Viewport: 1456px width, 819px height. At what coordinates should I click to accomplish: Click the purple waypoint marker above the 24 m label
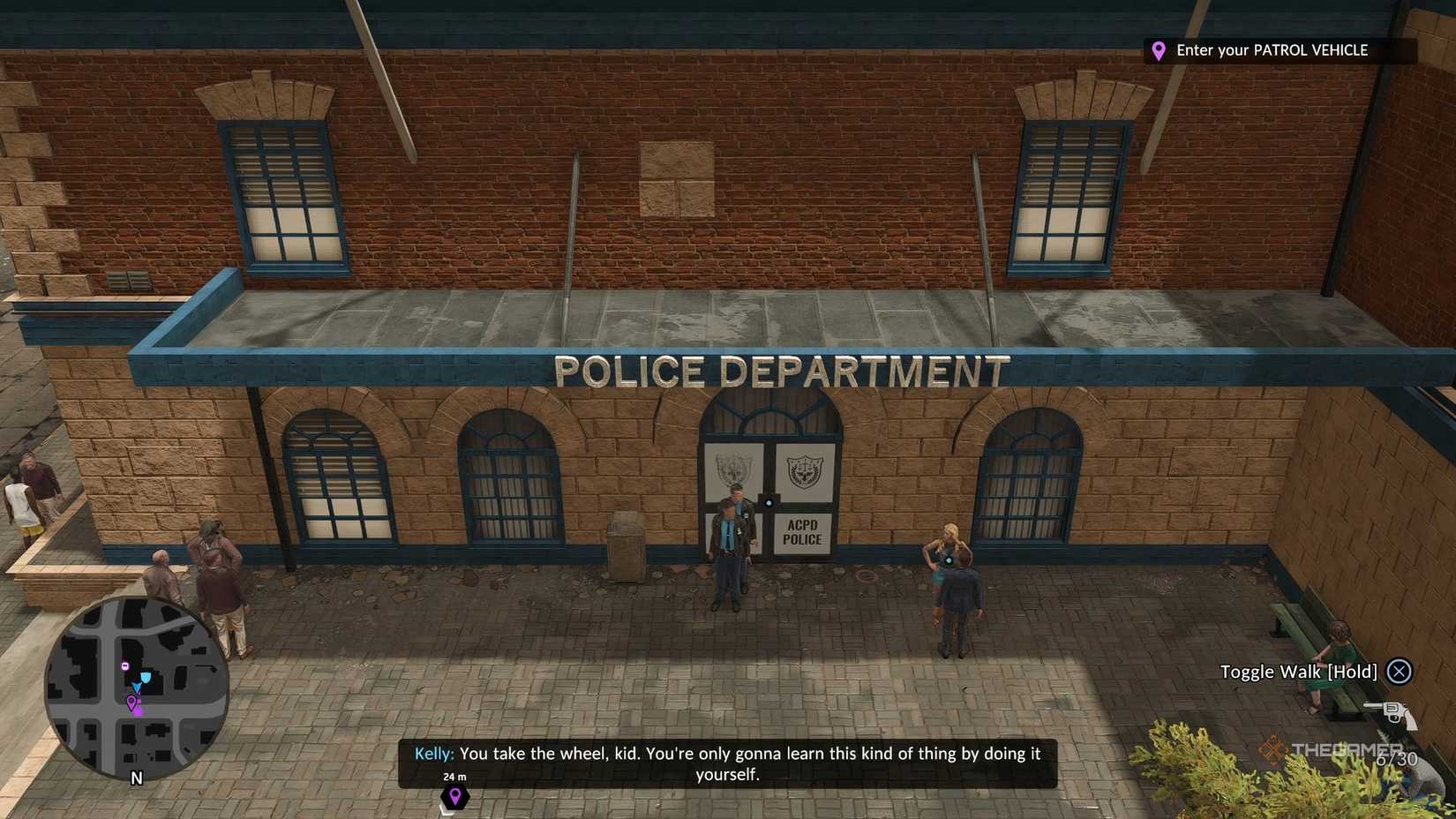tap(454, 797)
